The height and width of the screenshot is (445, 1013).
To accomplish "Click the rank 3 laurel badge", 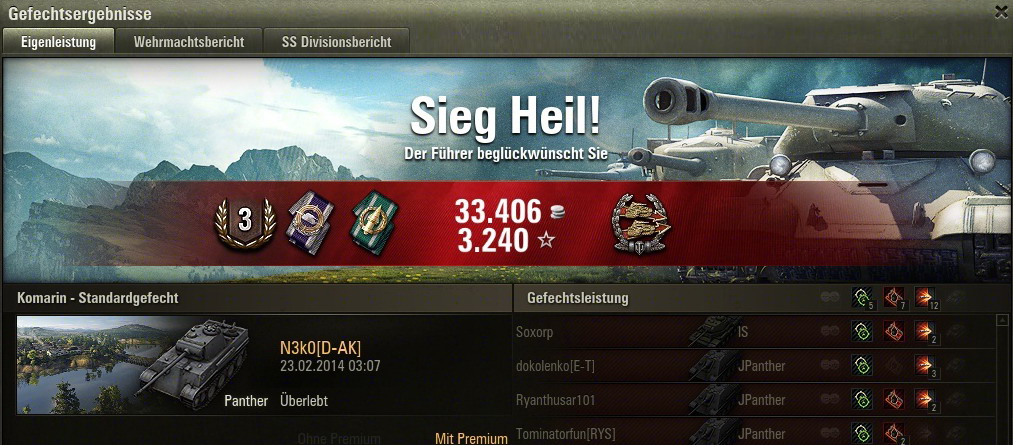I will pyautogui.click(x=245, y=221).
